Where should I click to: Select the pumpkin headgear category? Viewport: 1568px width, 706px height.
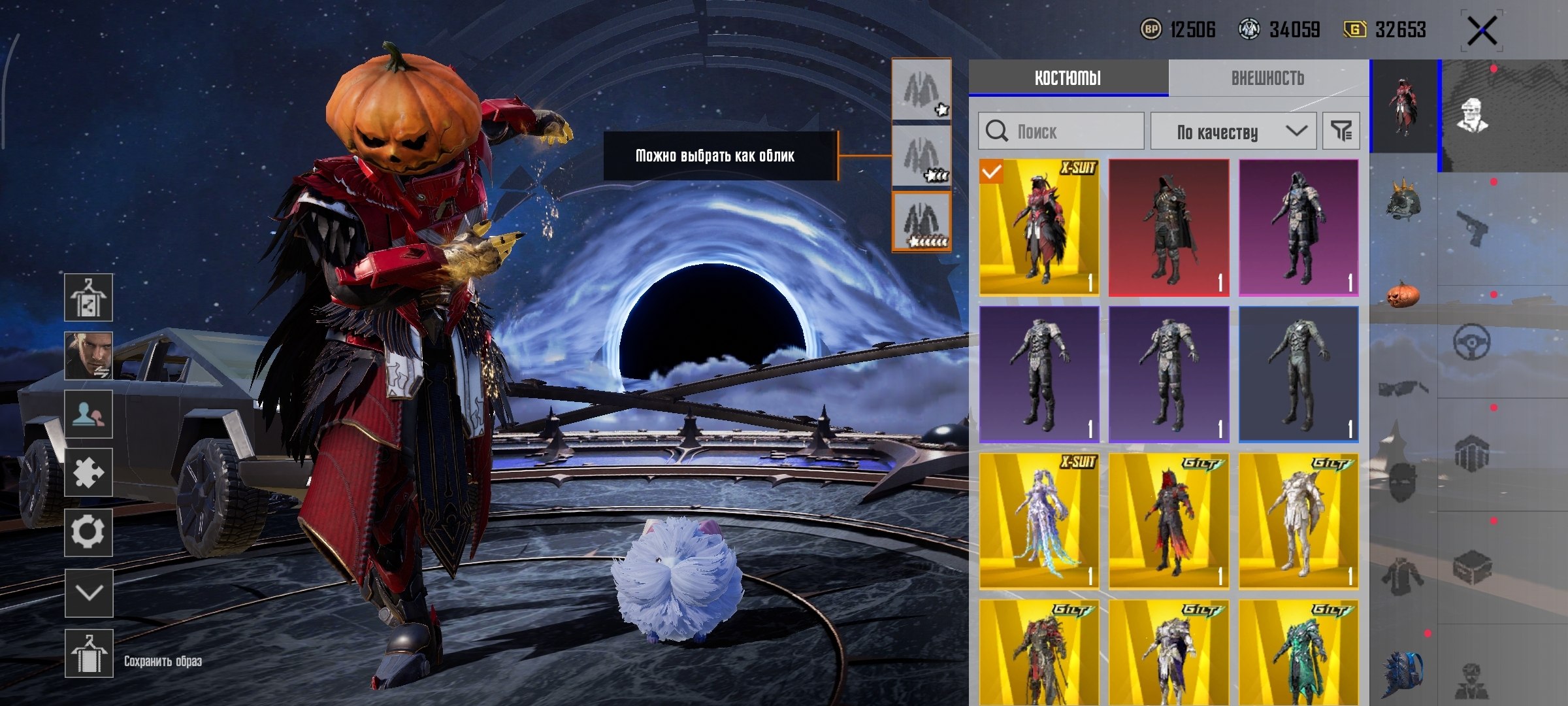click(x=1403, y=294)
